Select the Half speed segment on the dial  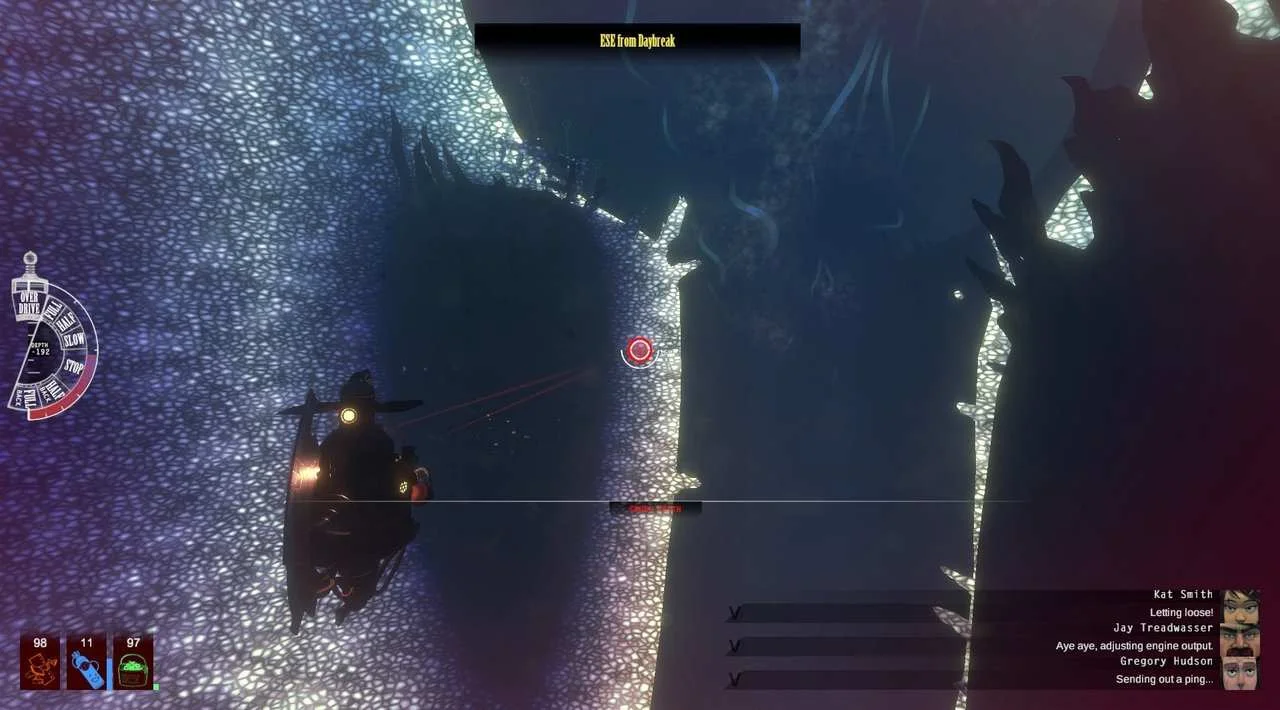(68, 322)
